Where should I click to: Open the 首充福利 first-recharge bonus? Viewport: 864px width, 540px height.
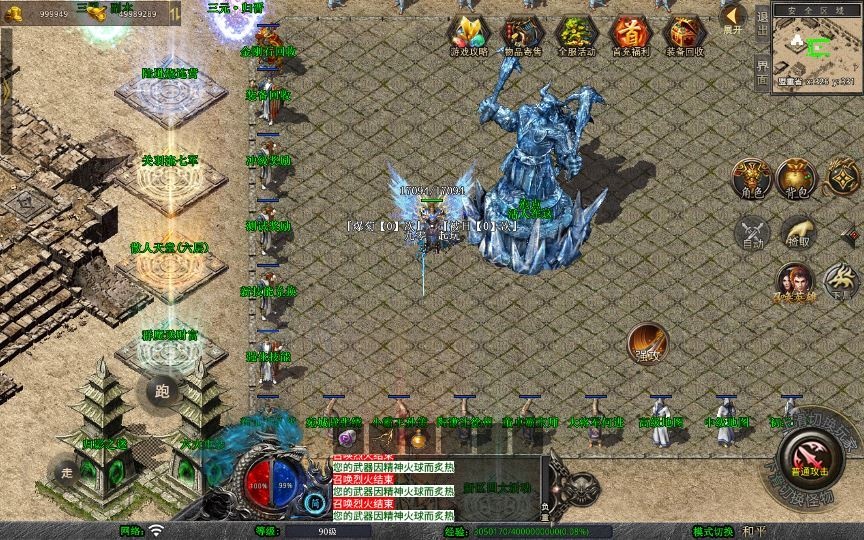point(630,35)
